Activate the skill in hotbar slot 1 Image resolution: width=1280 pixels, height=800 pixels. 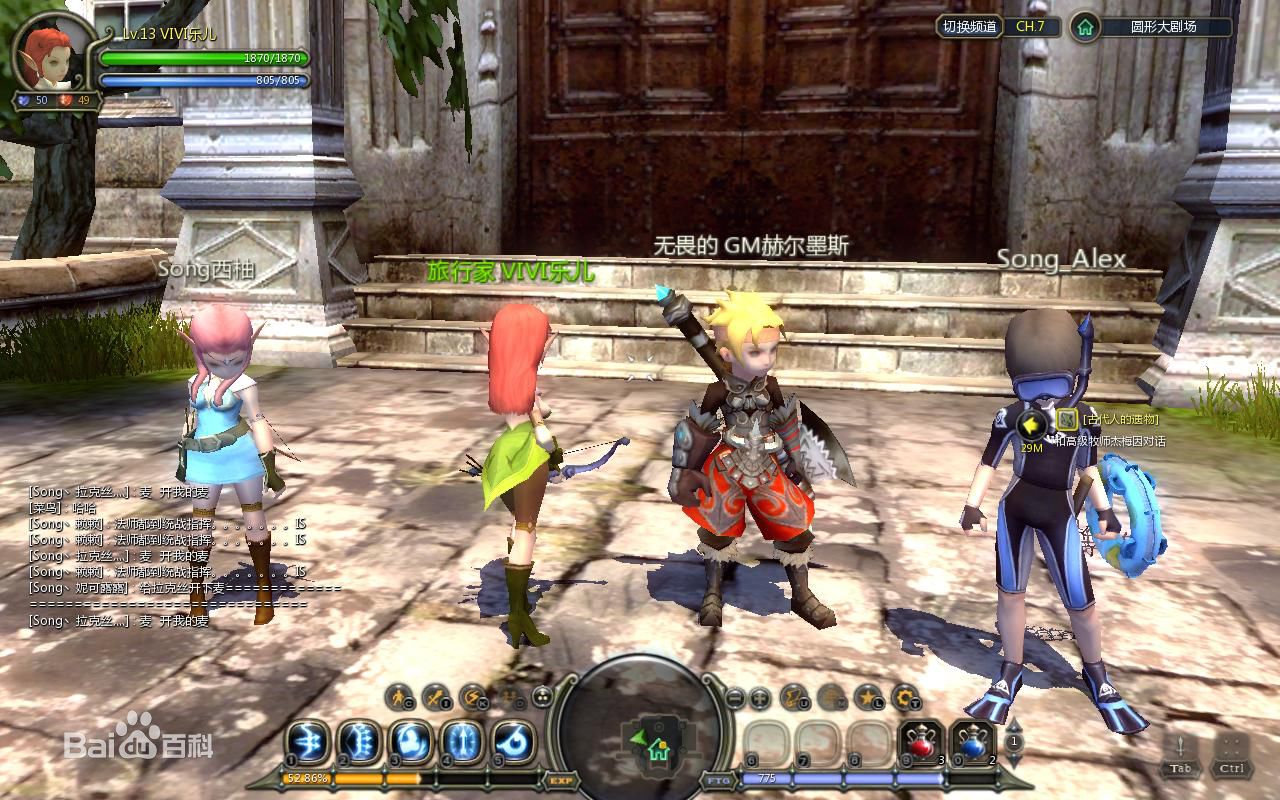[x=307, y=743]
